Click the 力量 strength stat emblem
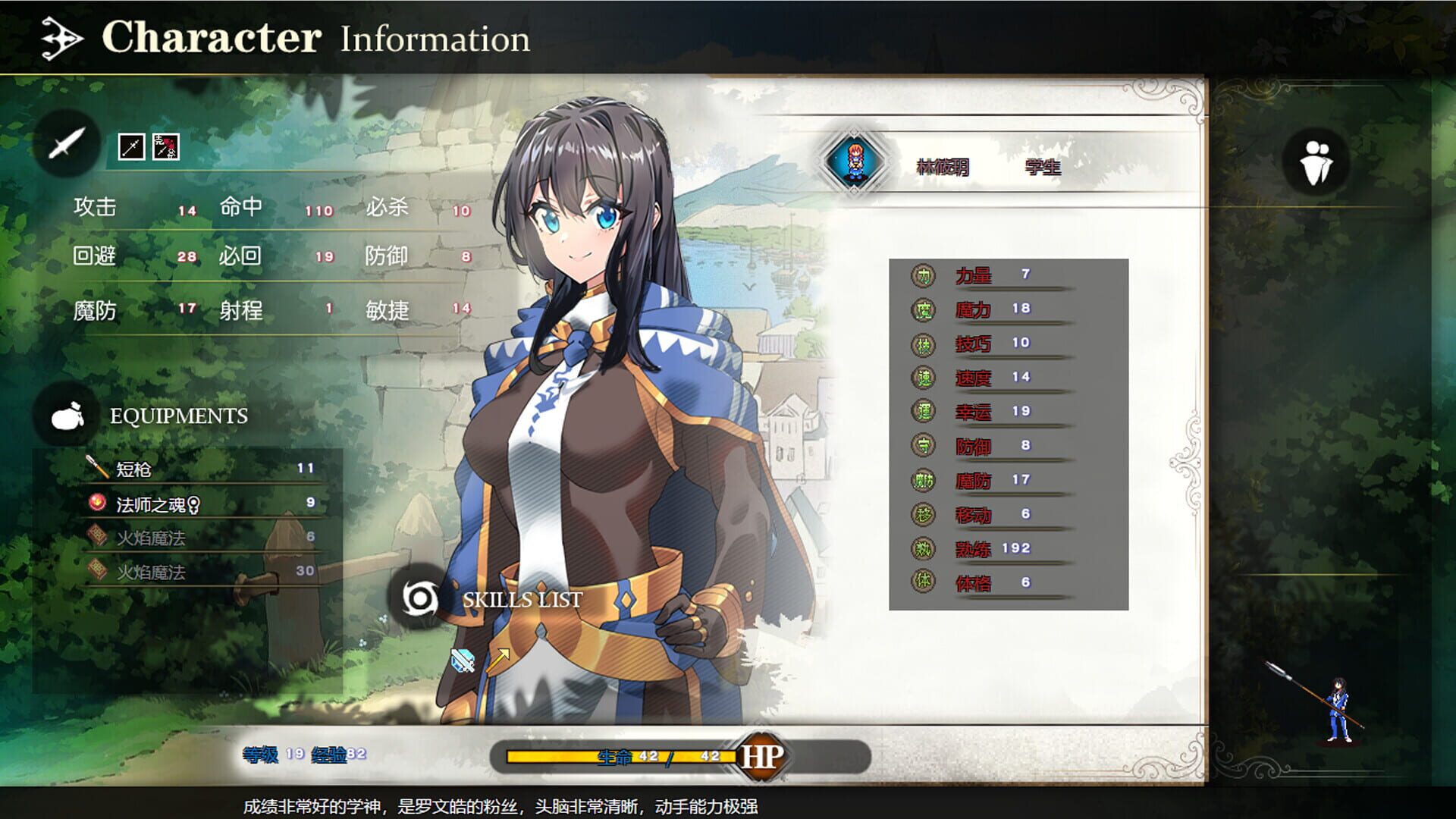 [922, 276]
